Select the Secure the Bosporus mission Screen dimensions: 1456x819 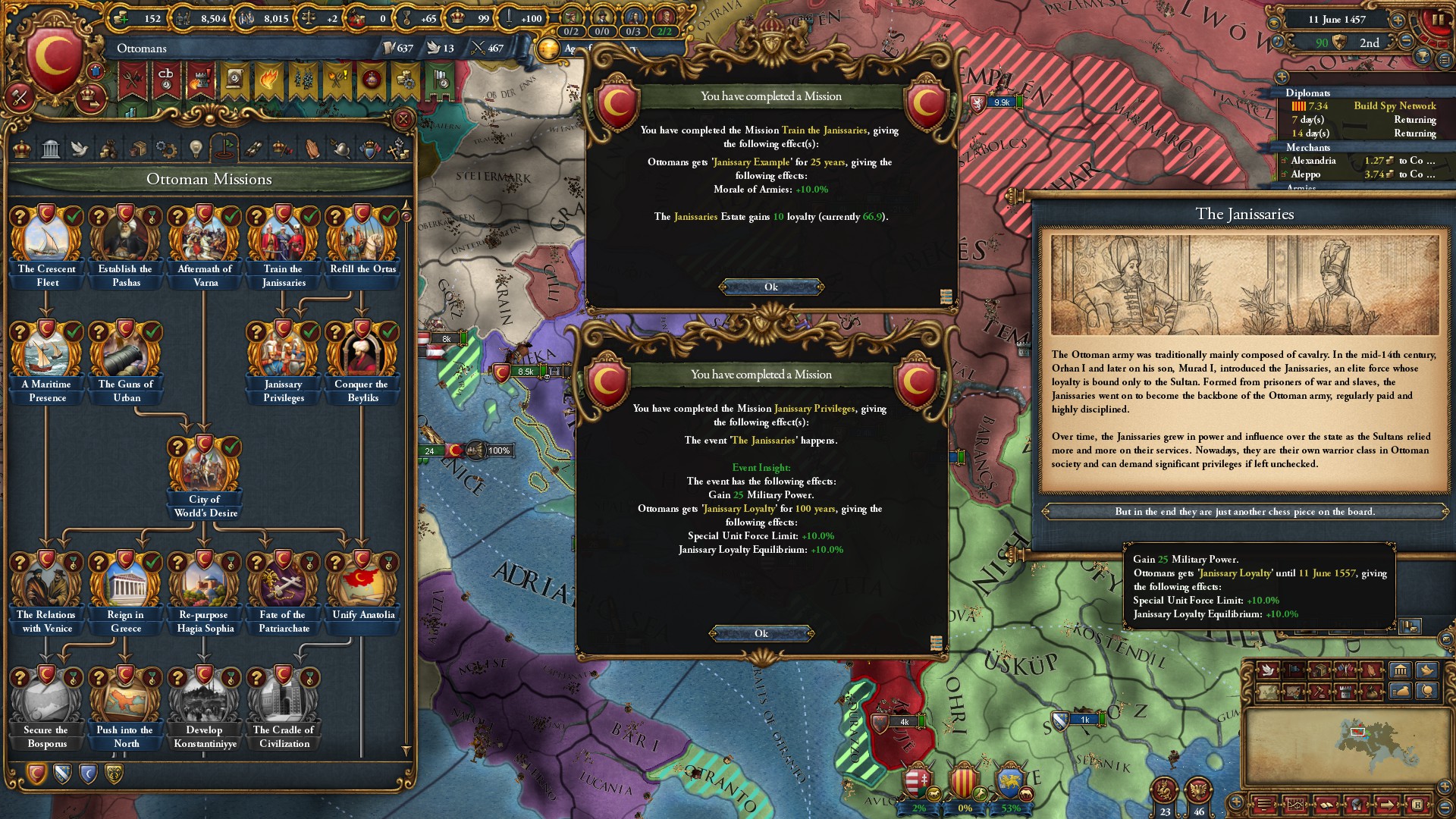pos(47,702)
